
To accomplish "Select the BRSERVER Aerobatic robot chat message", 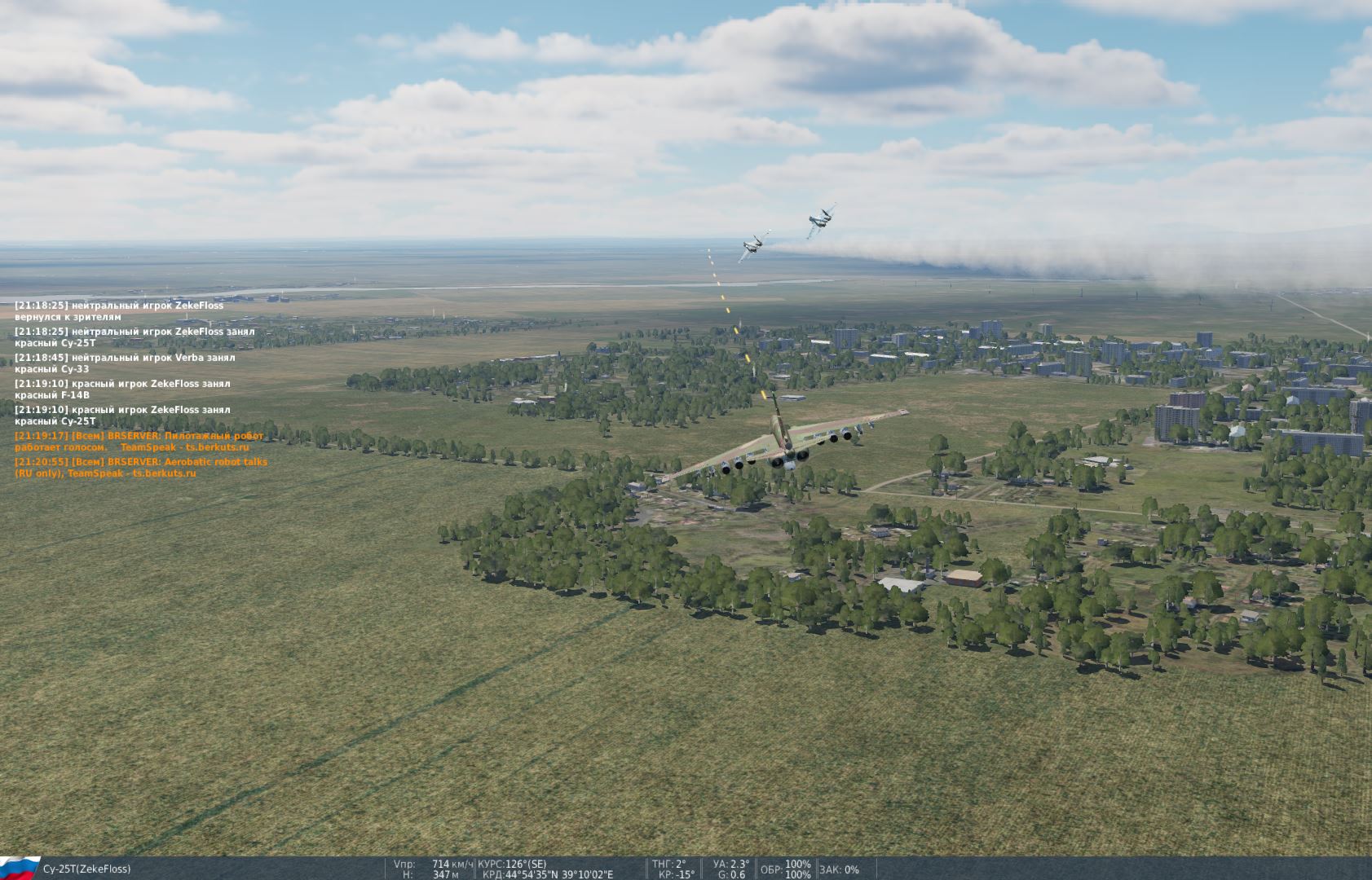I will (140, 468).
